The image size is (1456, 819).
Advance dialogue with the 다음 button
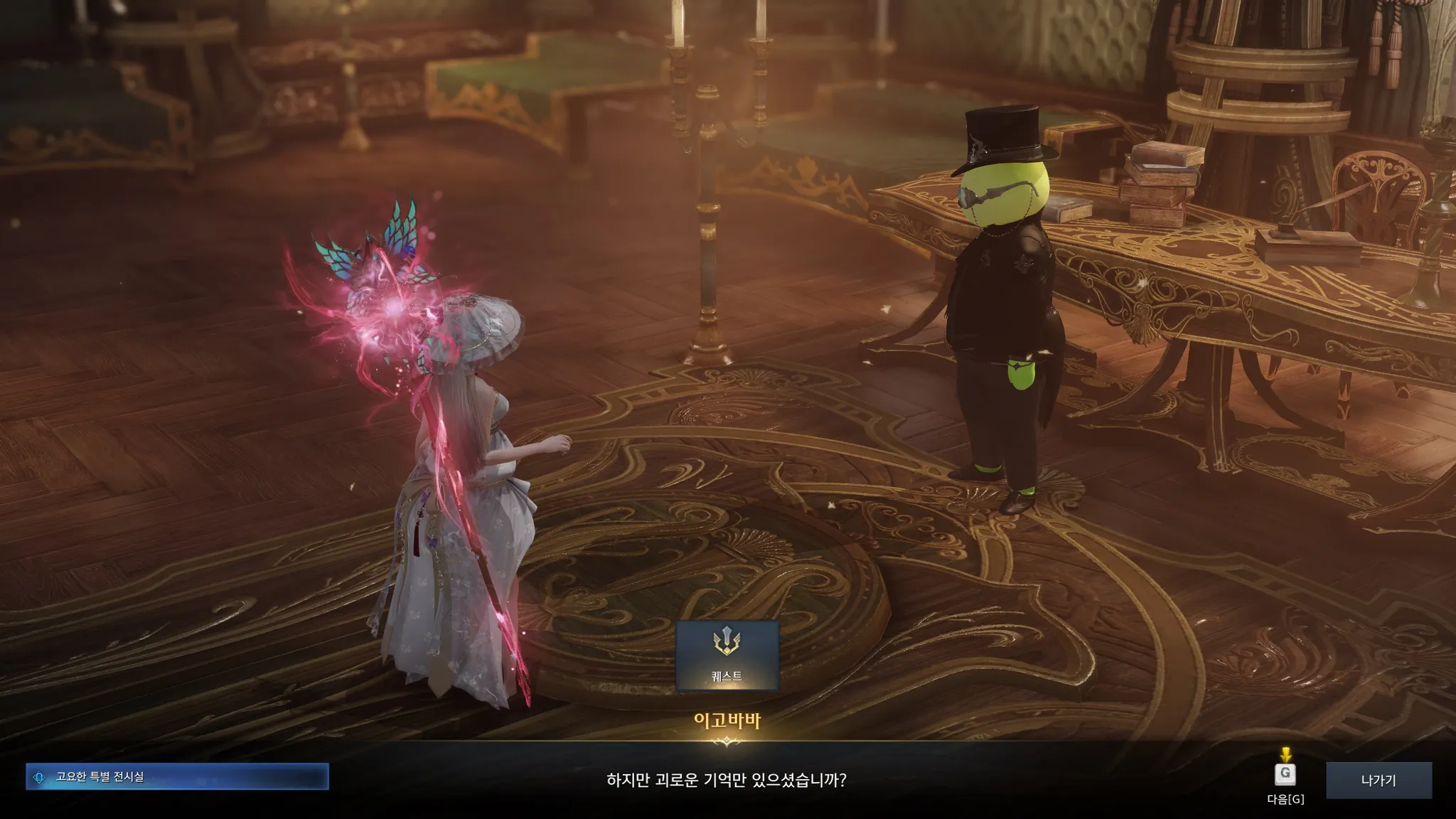click(1285, 774)
